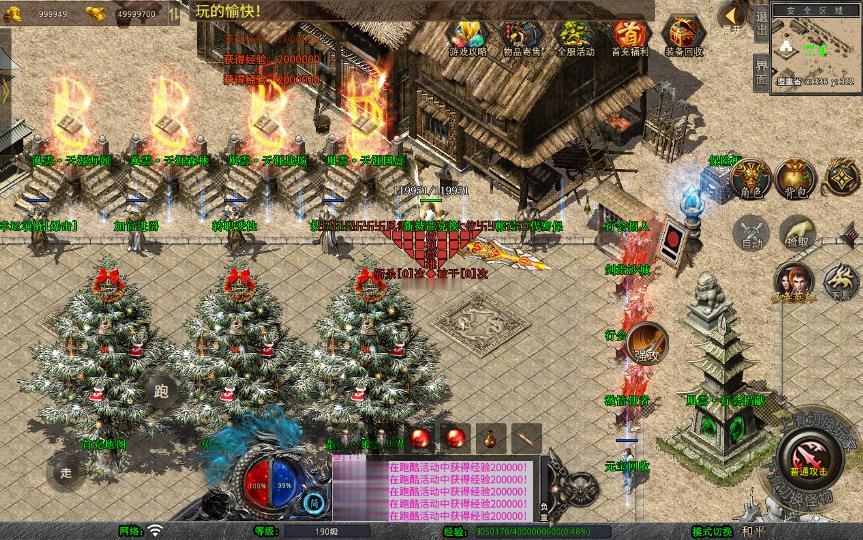
Task: Open the 装备回收 equipment recycle chest
Action: click(684, 37)
